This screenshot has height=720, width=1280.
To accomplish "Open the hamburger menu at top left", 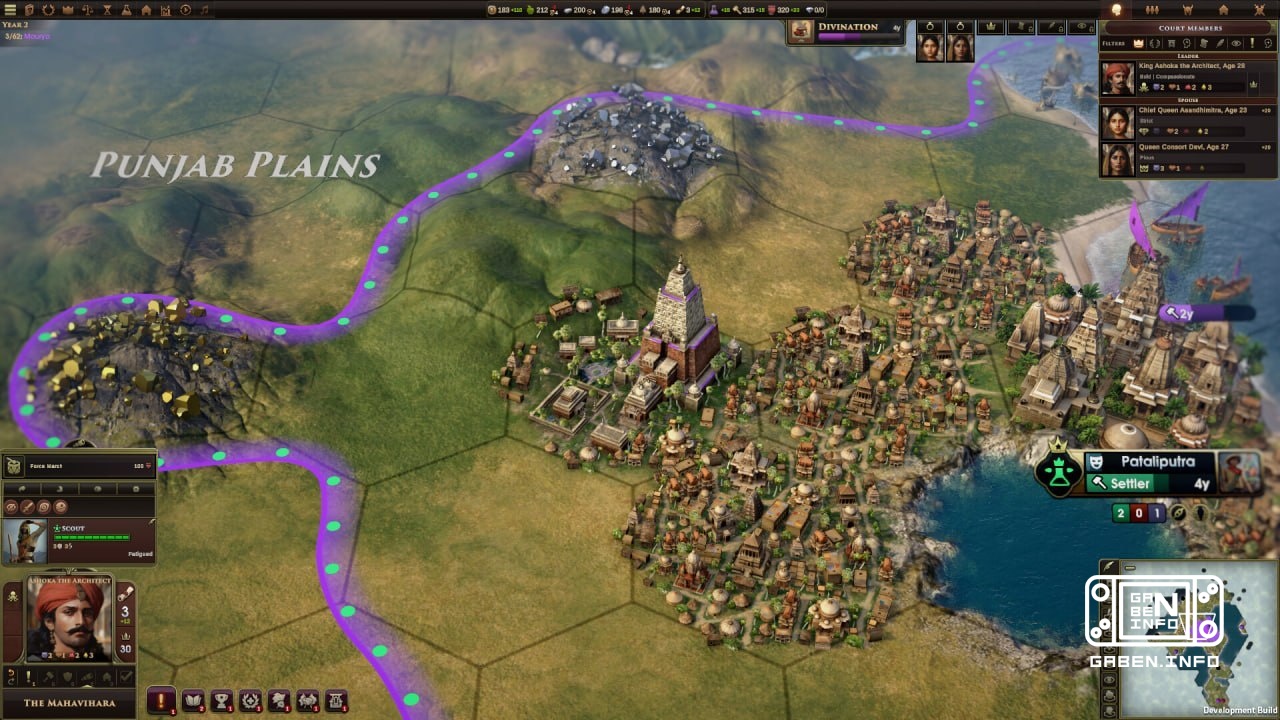I will pos(10,10).
